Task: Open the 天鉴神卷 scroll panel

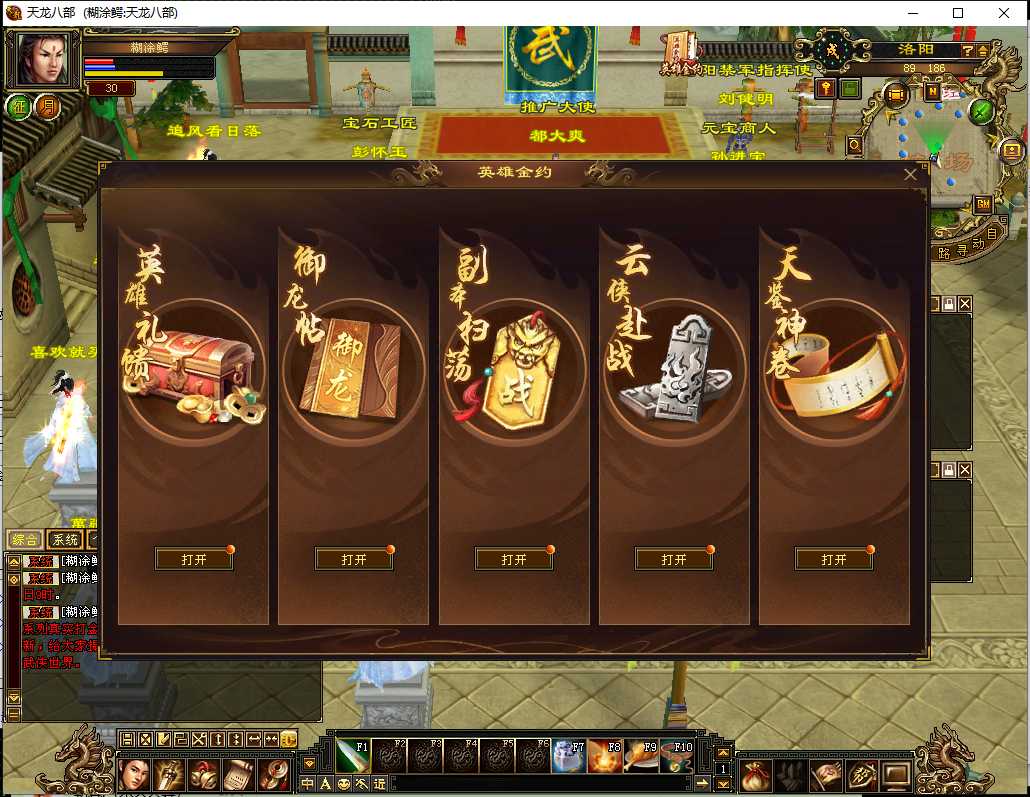Action: [x=834, y=559]
